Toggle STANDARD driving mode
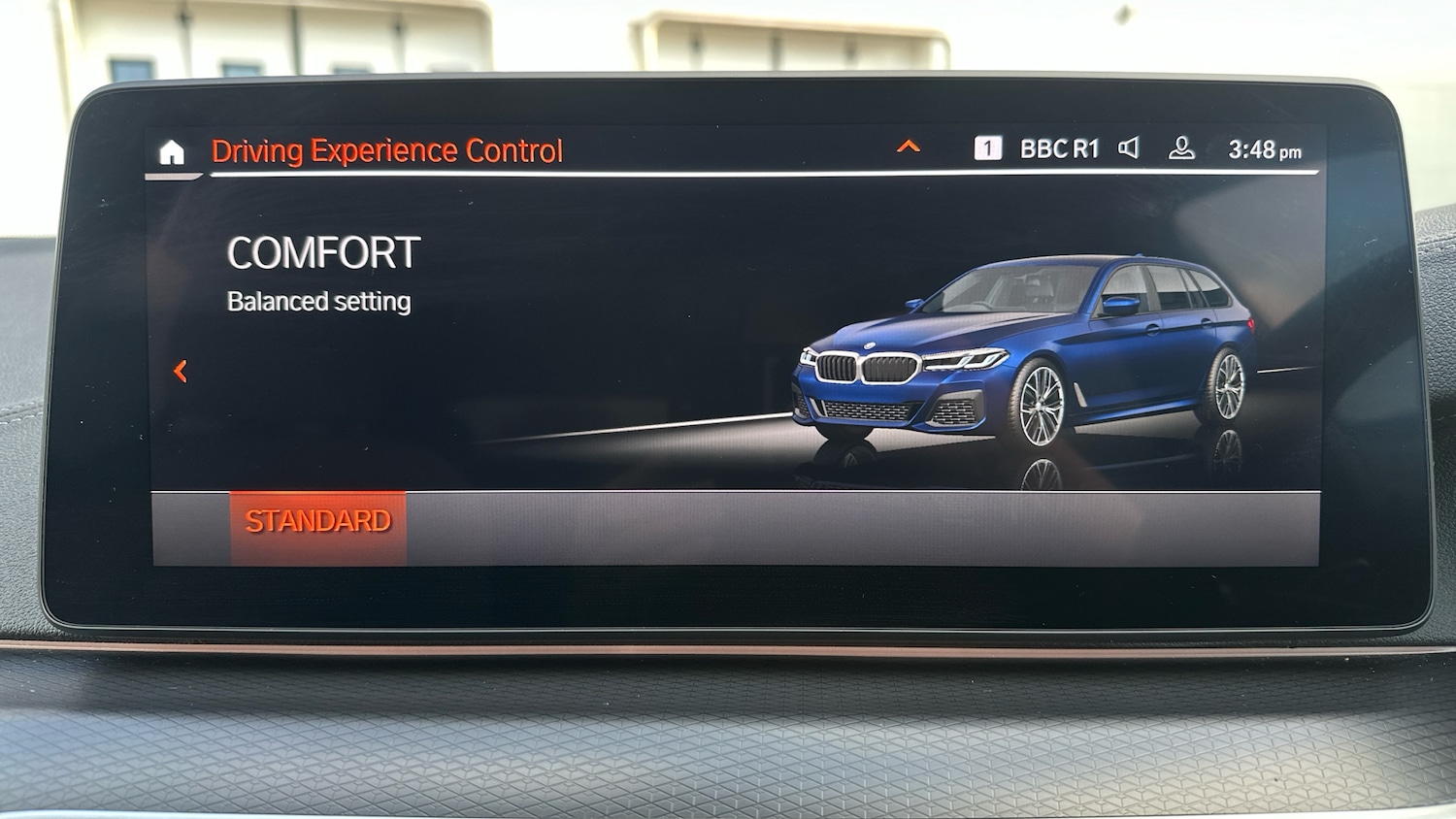 point(317,521)
